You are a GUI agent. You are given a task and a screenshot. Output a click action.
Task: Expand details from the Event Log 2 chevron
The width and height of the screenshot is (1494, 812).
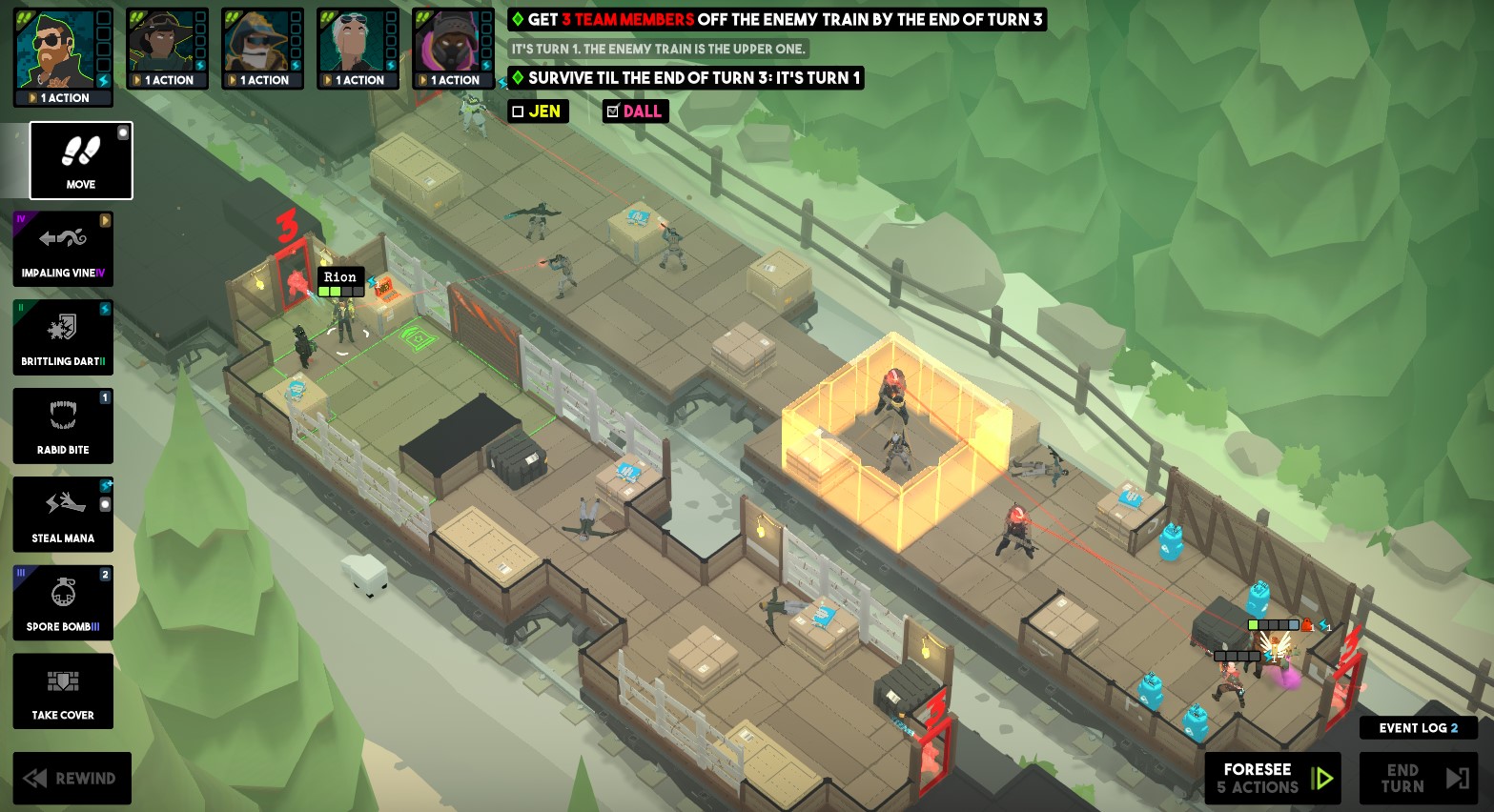tap(1456, 727)
